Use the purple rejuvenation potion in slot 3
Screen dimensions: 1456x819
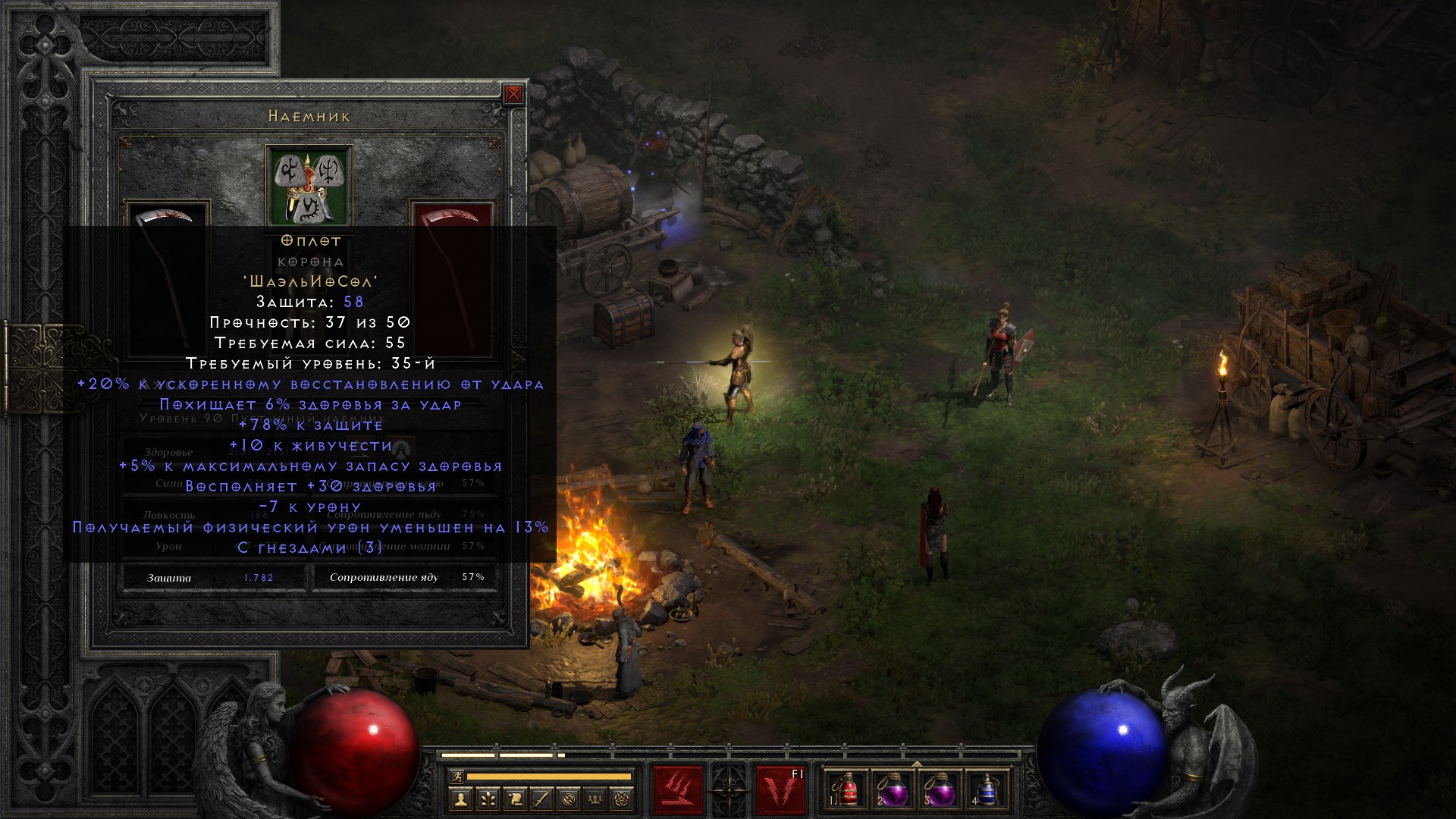[x=940, y=790]
